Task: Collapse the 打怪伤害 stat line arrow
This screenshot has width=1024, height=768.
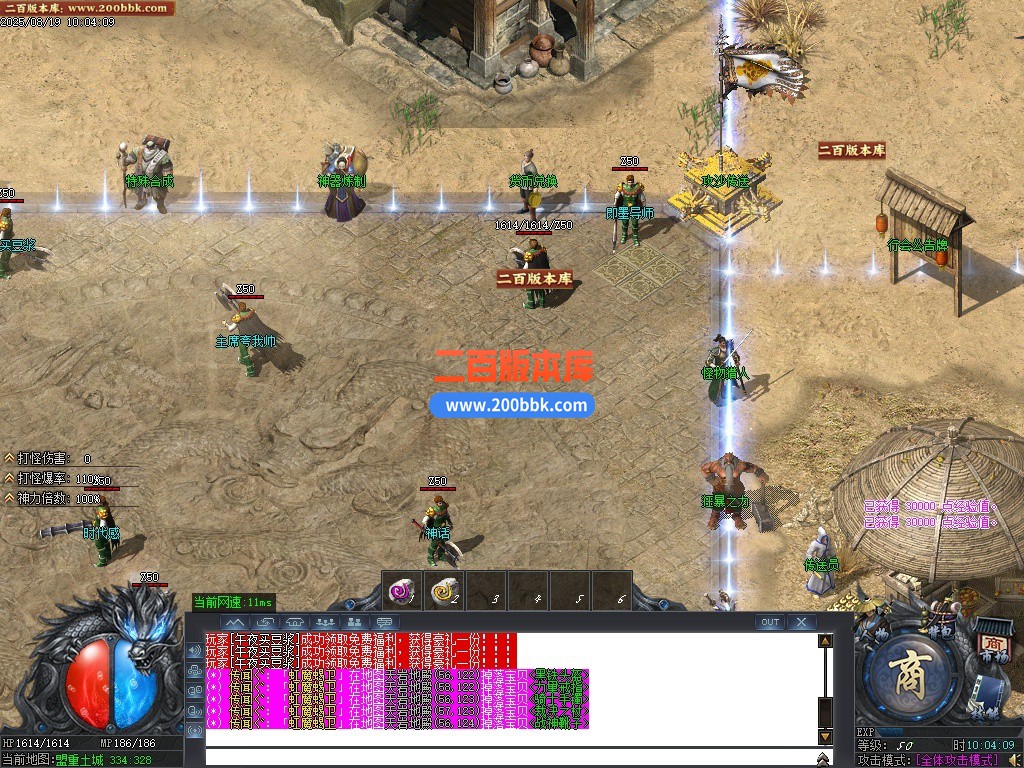Action: 9,458
